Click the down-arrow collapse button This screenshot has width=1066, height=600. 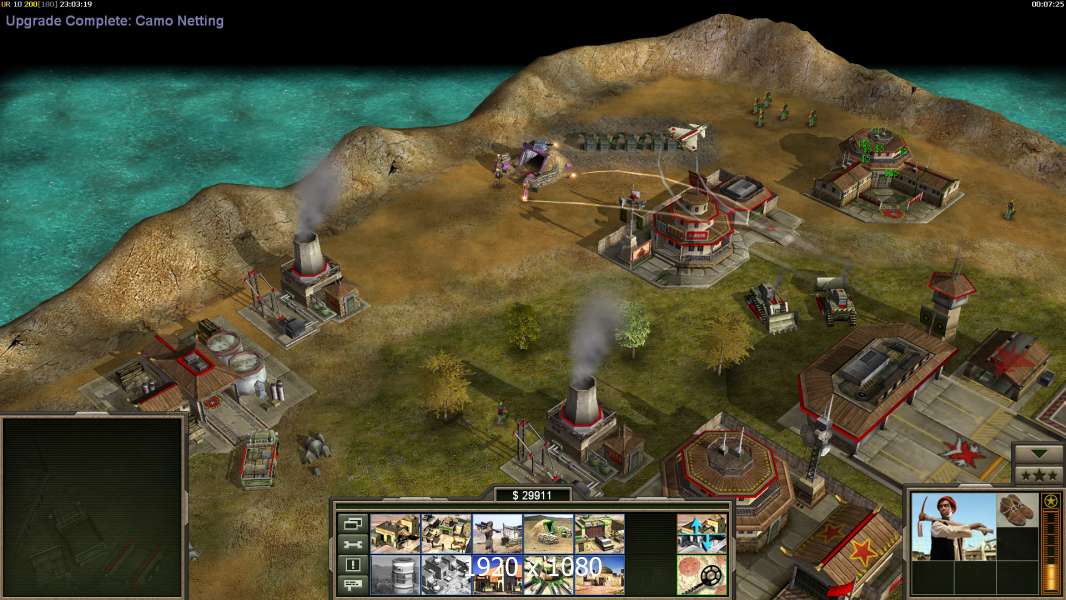(x=1038, y=454)
